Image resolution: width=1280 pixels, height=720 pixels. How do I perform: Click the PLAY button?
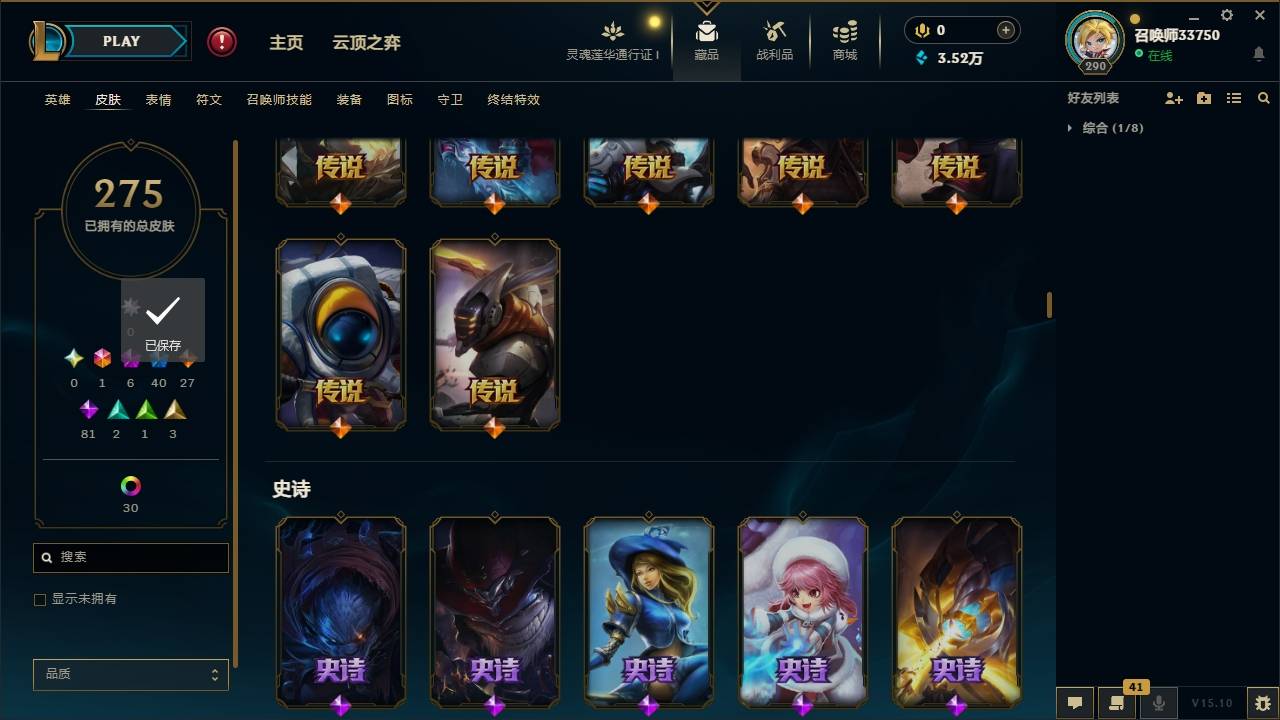[121, 41]
